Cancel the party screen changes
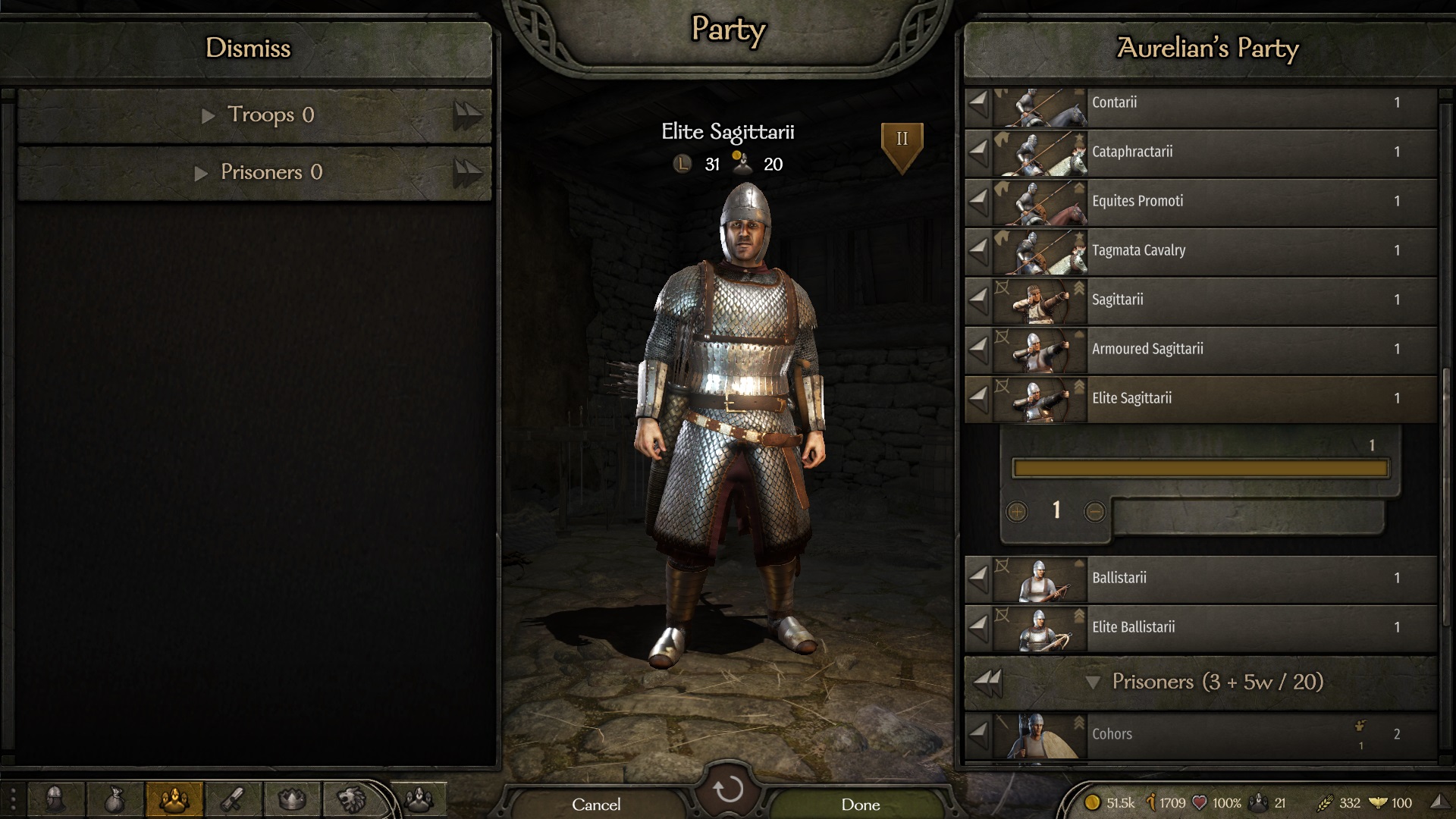Viewport: 1456px width, 819px height. (x=596, y=804)
